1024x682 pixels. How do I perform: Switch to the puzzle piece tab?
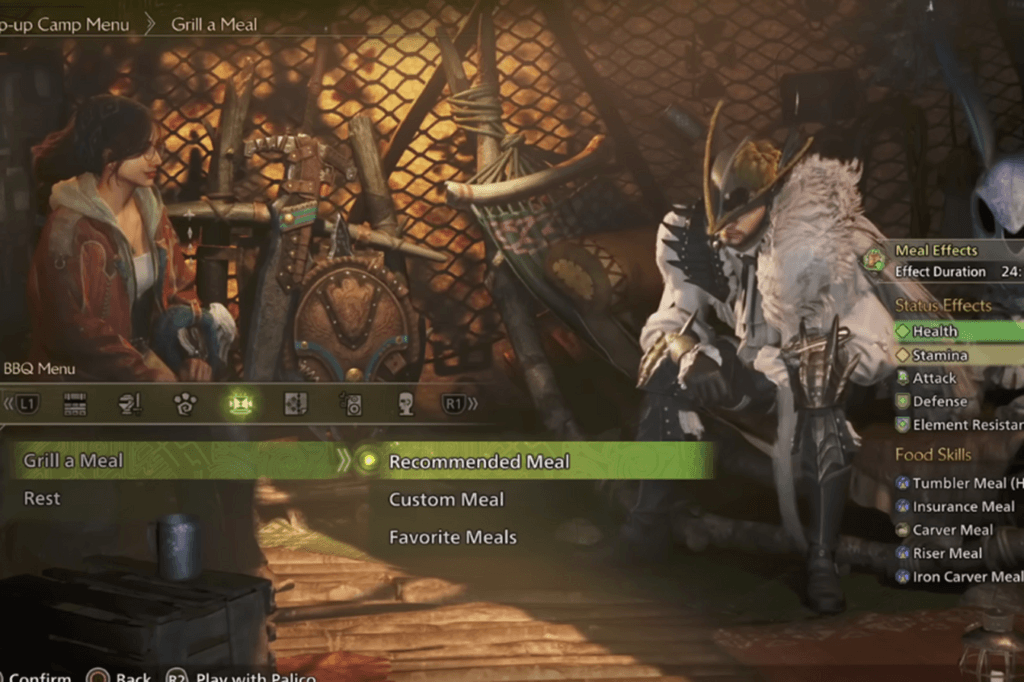(296, 404)
